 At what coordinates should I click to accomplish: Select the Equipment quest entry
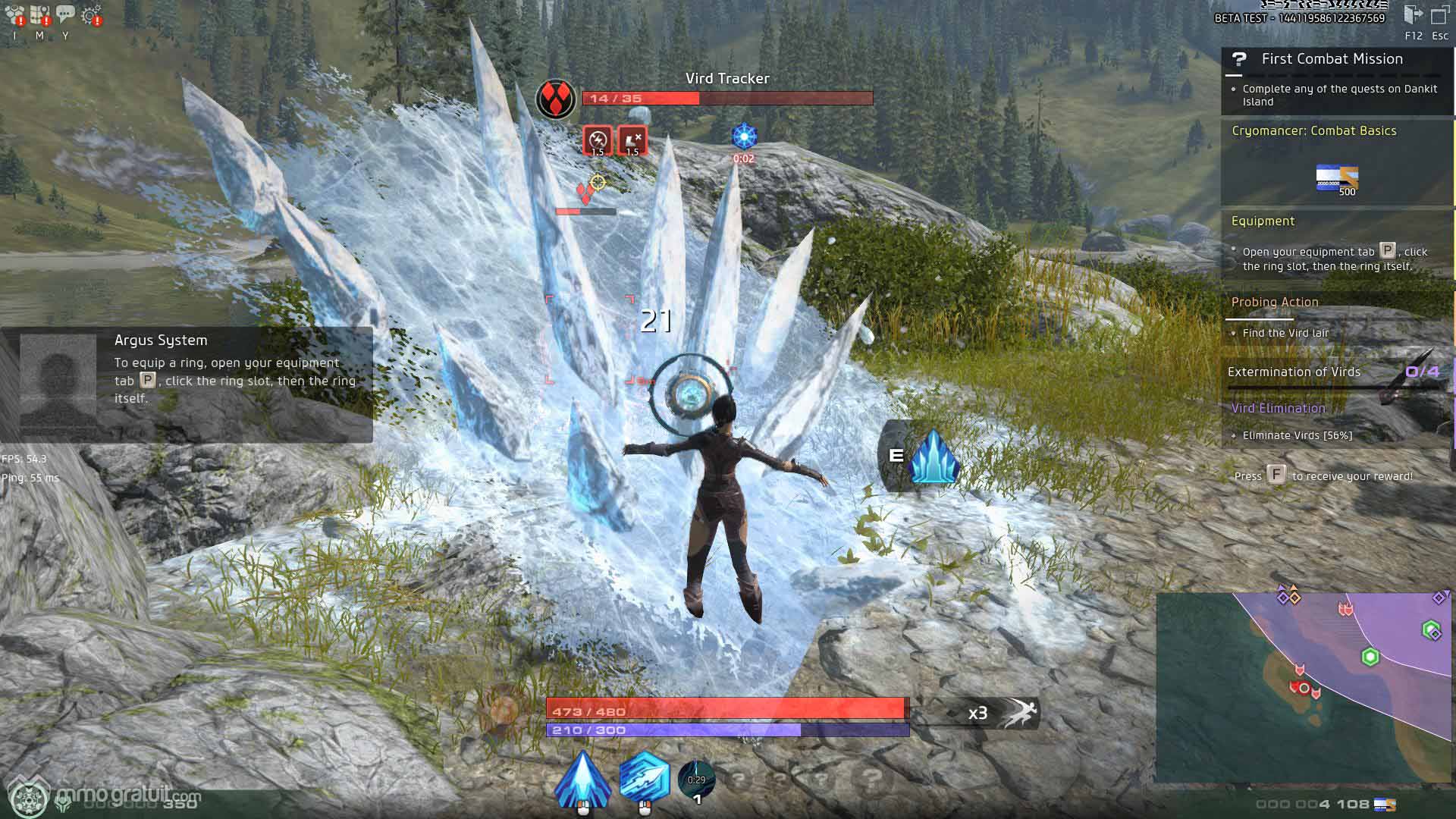pyautogui.click(x=1263, y=221)
